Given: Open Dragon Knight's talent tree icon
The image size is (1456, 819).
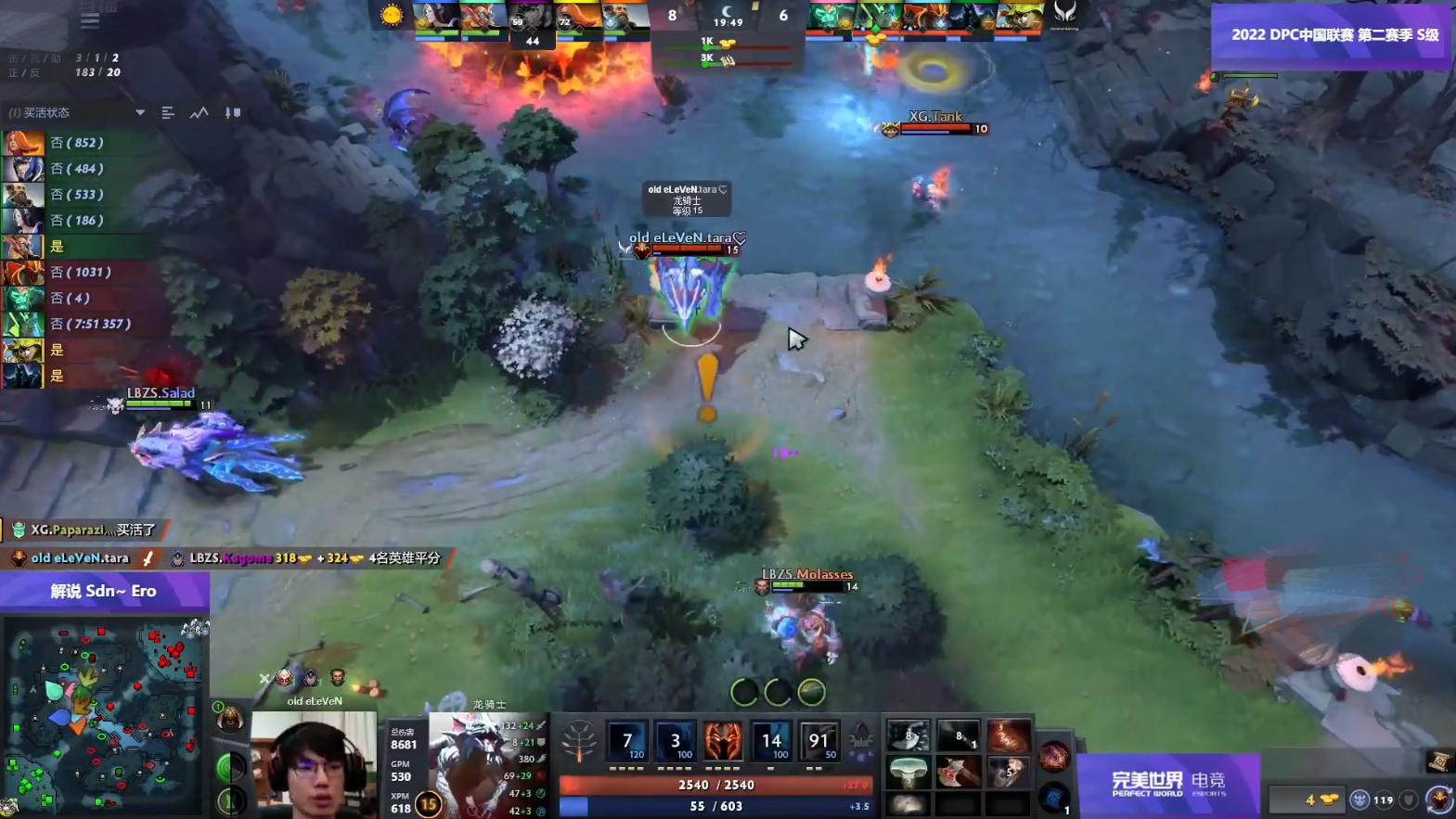Looking at the screenshot, I should (577, 741).
